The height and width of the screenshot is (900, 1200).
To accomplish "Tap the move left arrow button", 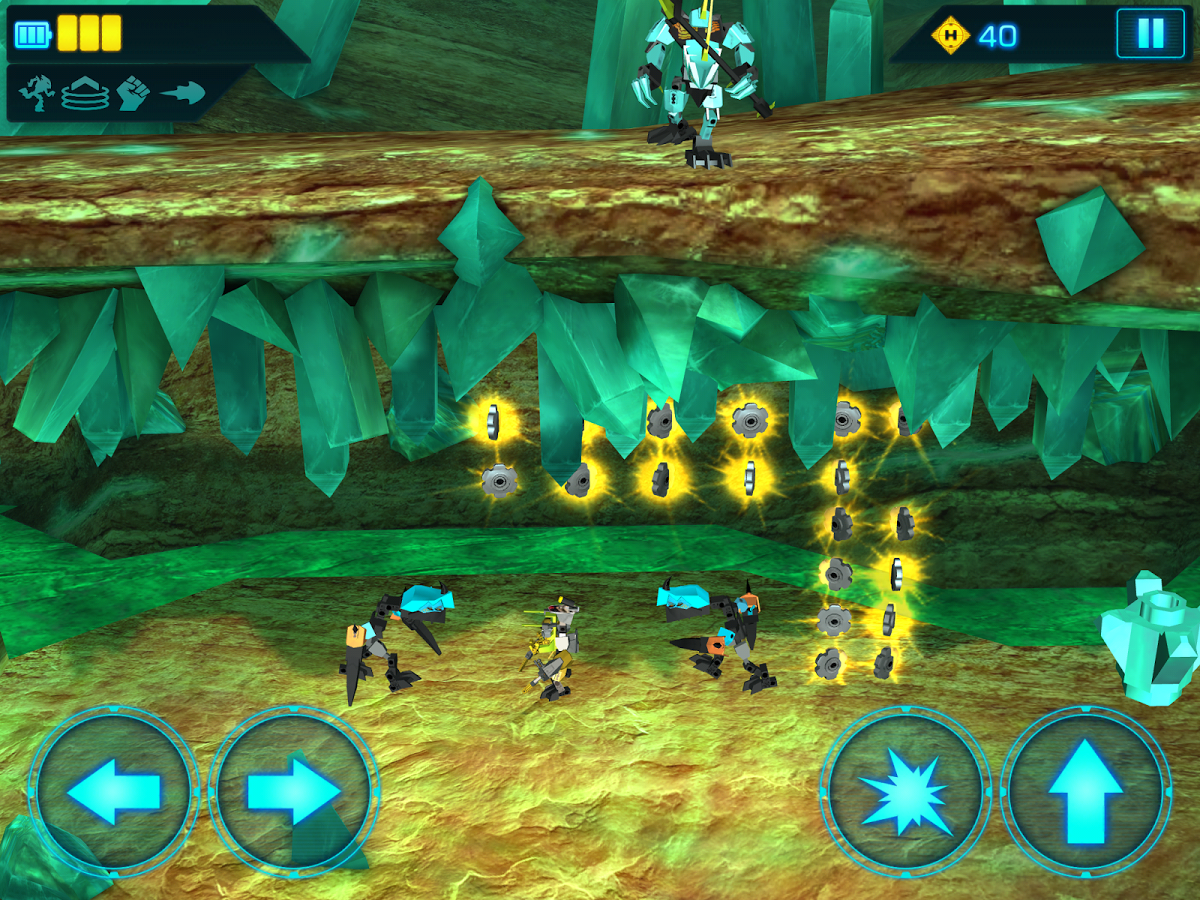I will click(x=113, y=792).
